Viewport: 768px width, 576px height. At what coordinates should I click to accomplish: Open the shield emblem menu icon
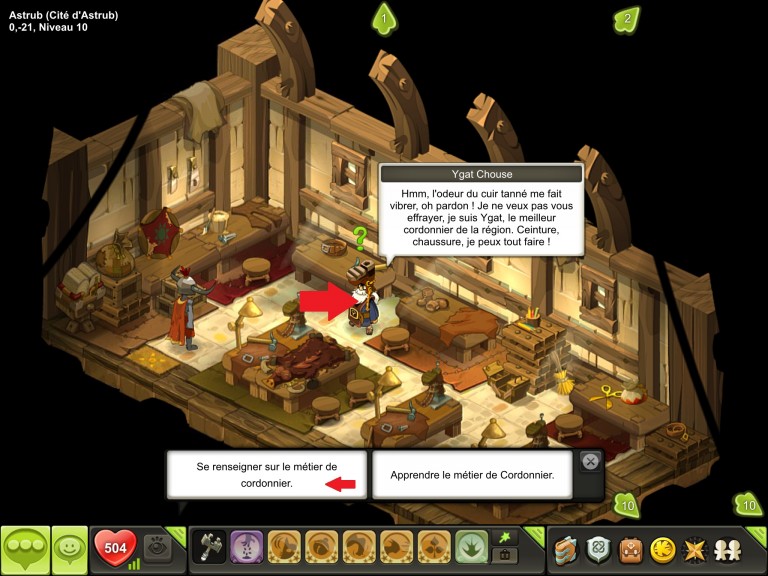click(x=598, y=549)
